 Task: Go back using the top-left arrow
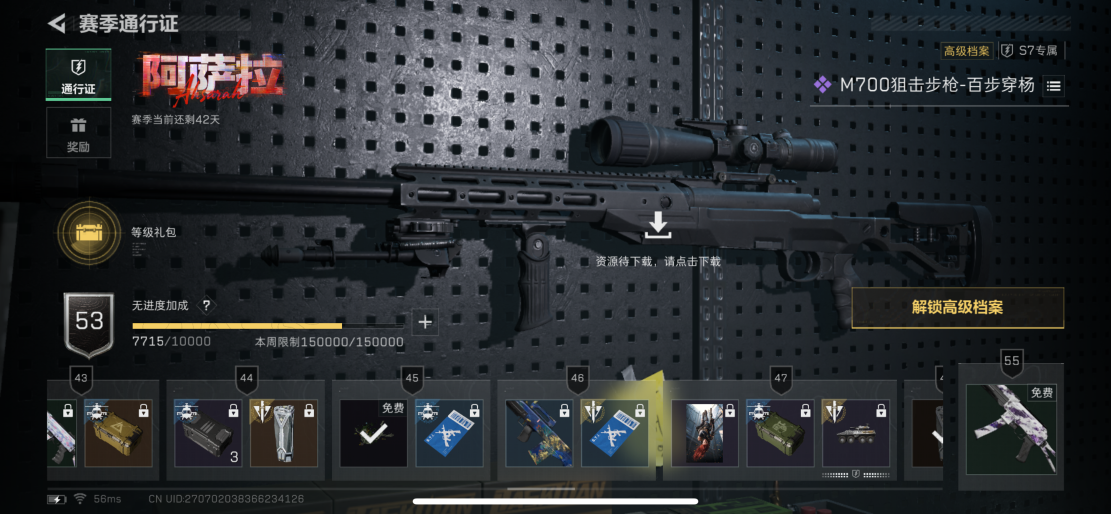[x=57, y=23]
